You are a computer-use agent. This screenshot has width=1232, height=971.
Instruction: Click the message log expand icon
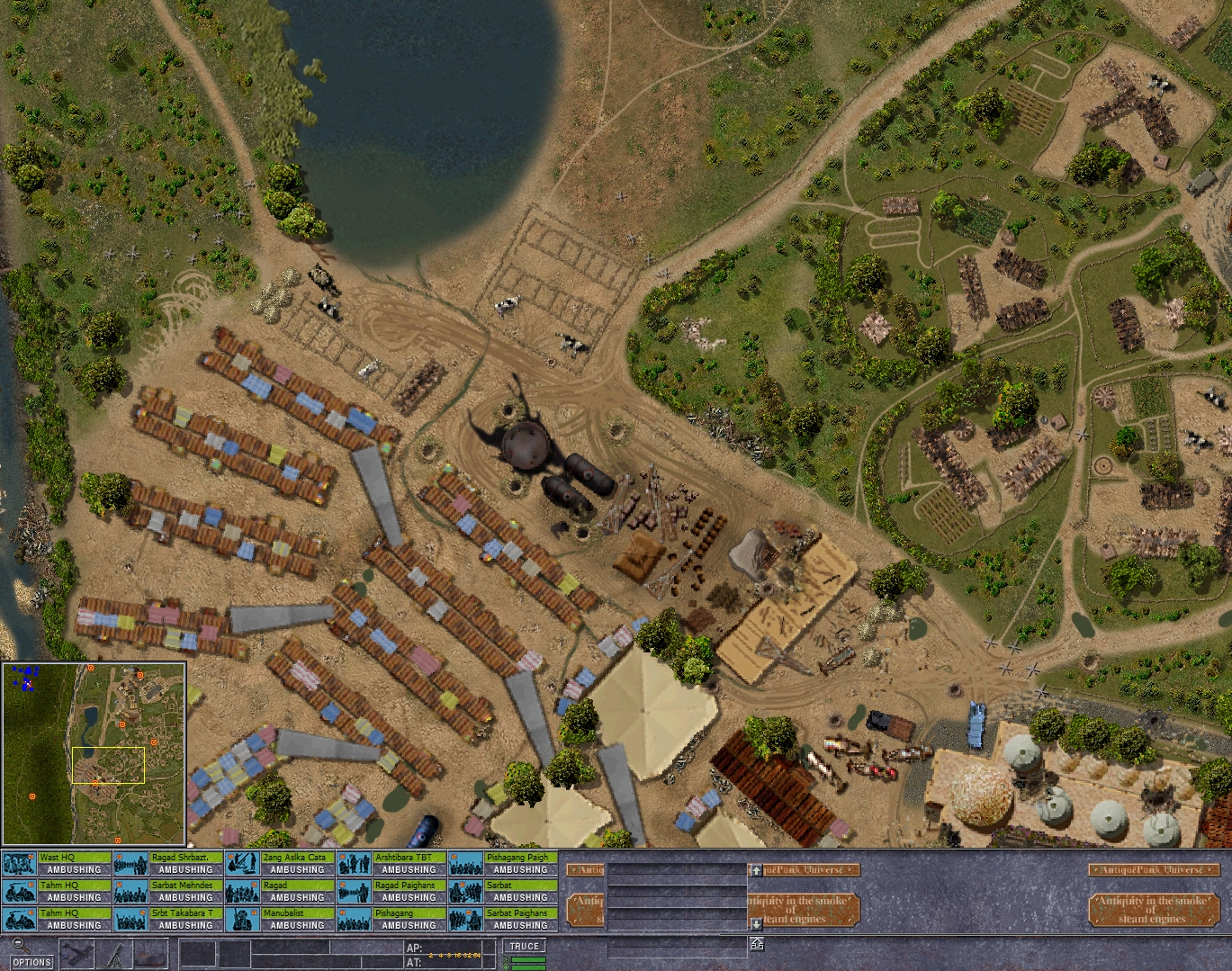point(757,943)
